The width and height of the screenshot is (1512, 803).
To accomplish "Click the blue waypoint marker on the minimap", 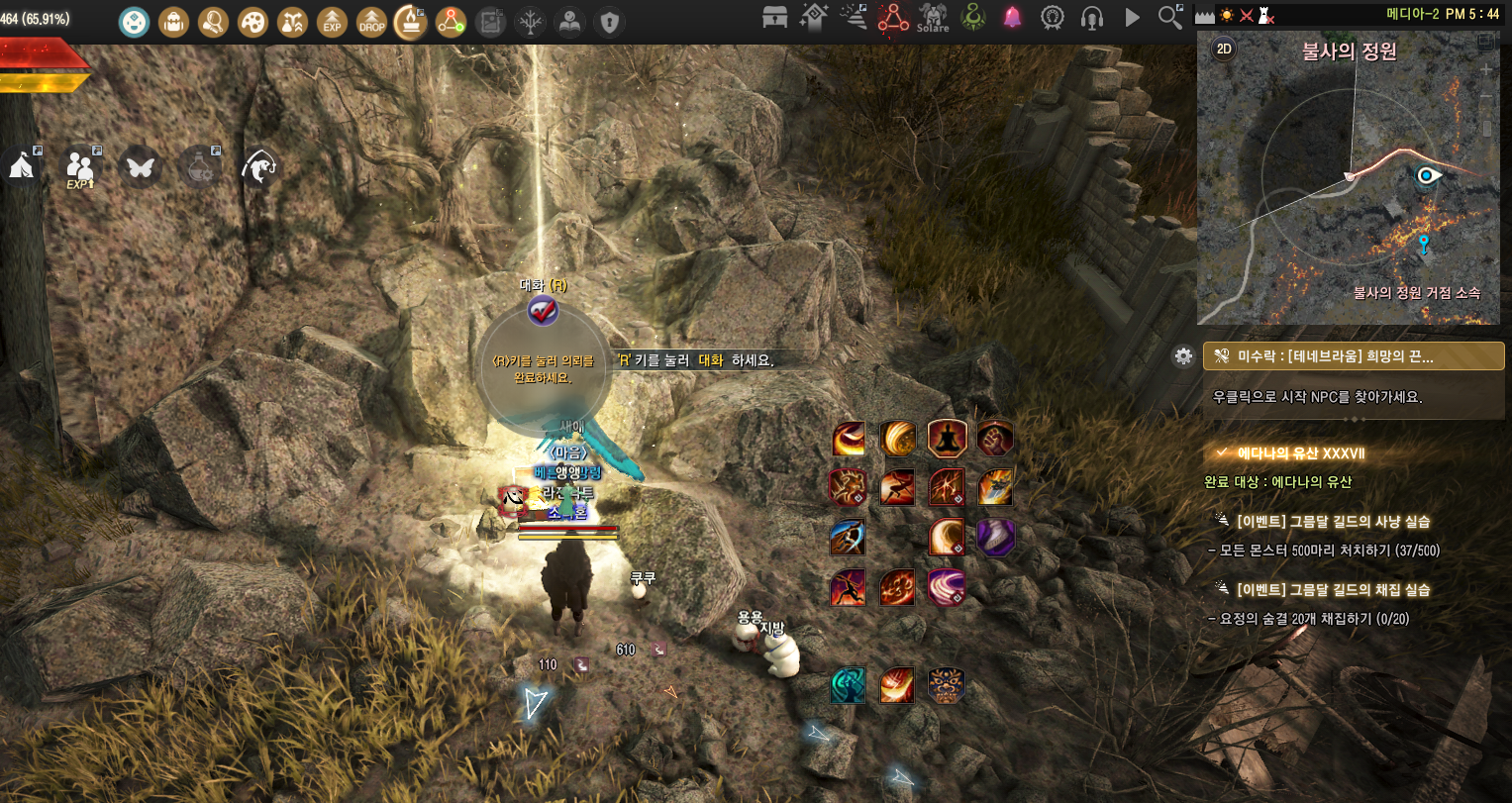I will coord(1424,244).
